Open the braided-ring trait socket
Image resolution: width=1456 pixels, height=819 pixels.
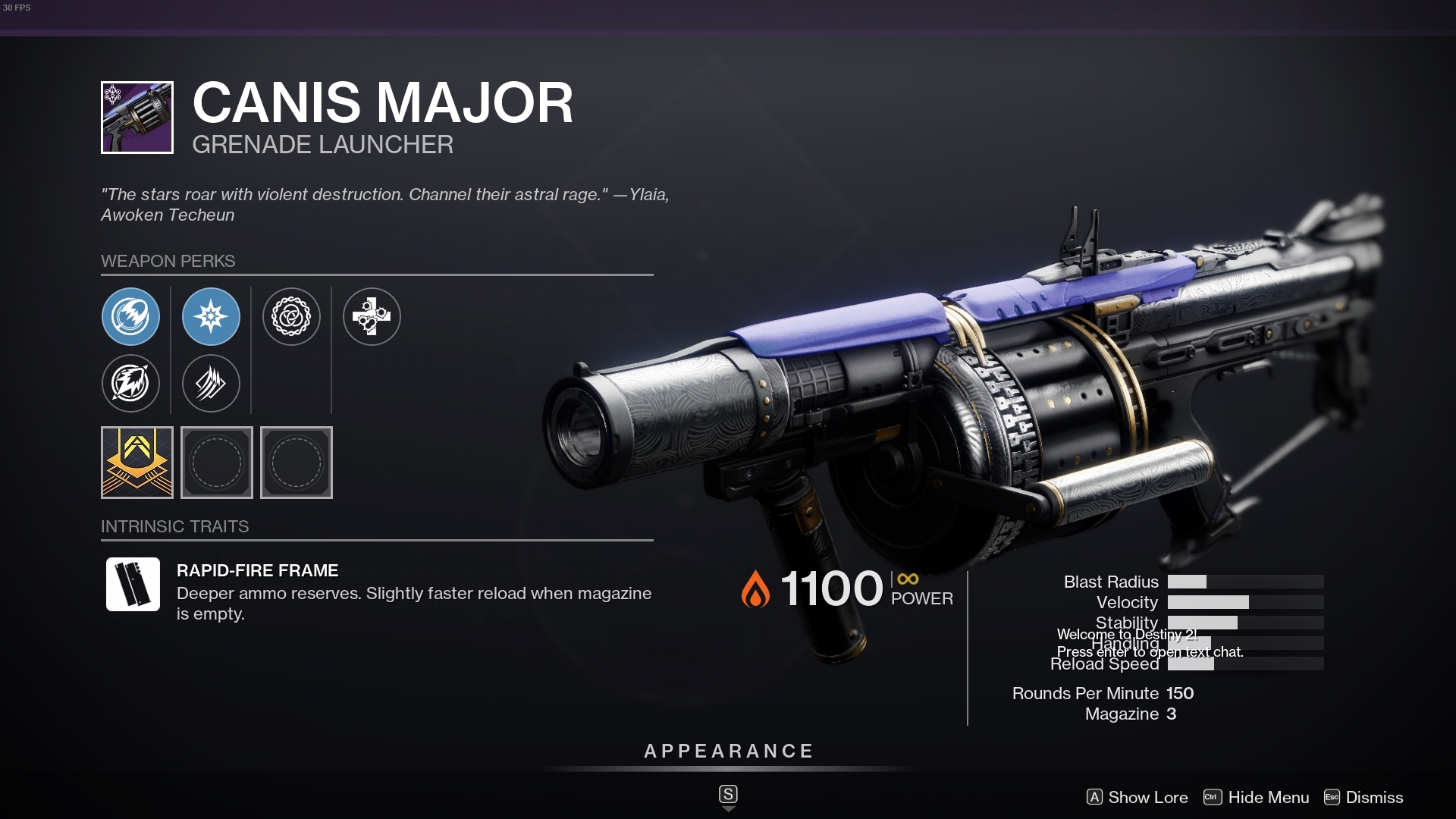[292, 317]
